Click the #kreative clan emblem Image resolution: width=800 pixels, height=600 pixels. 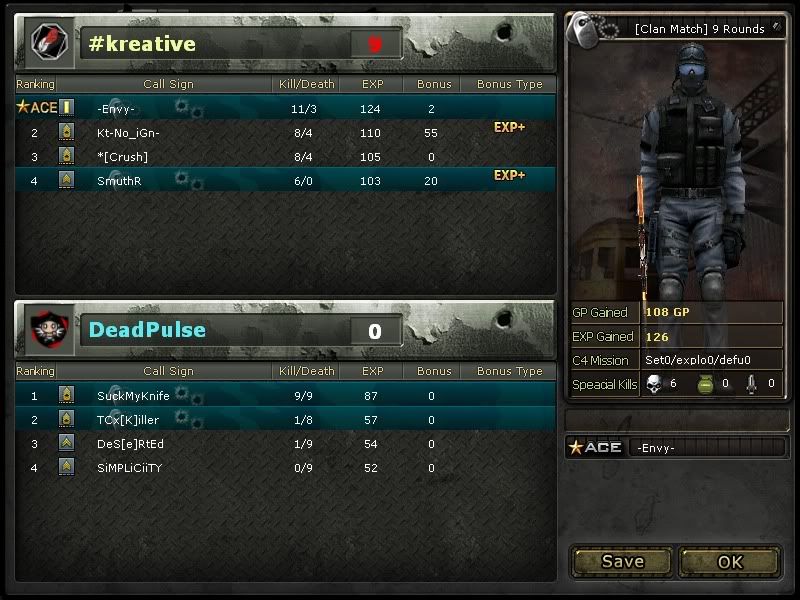46,43
